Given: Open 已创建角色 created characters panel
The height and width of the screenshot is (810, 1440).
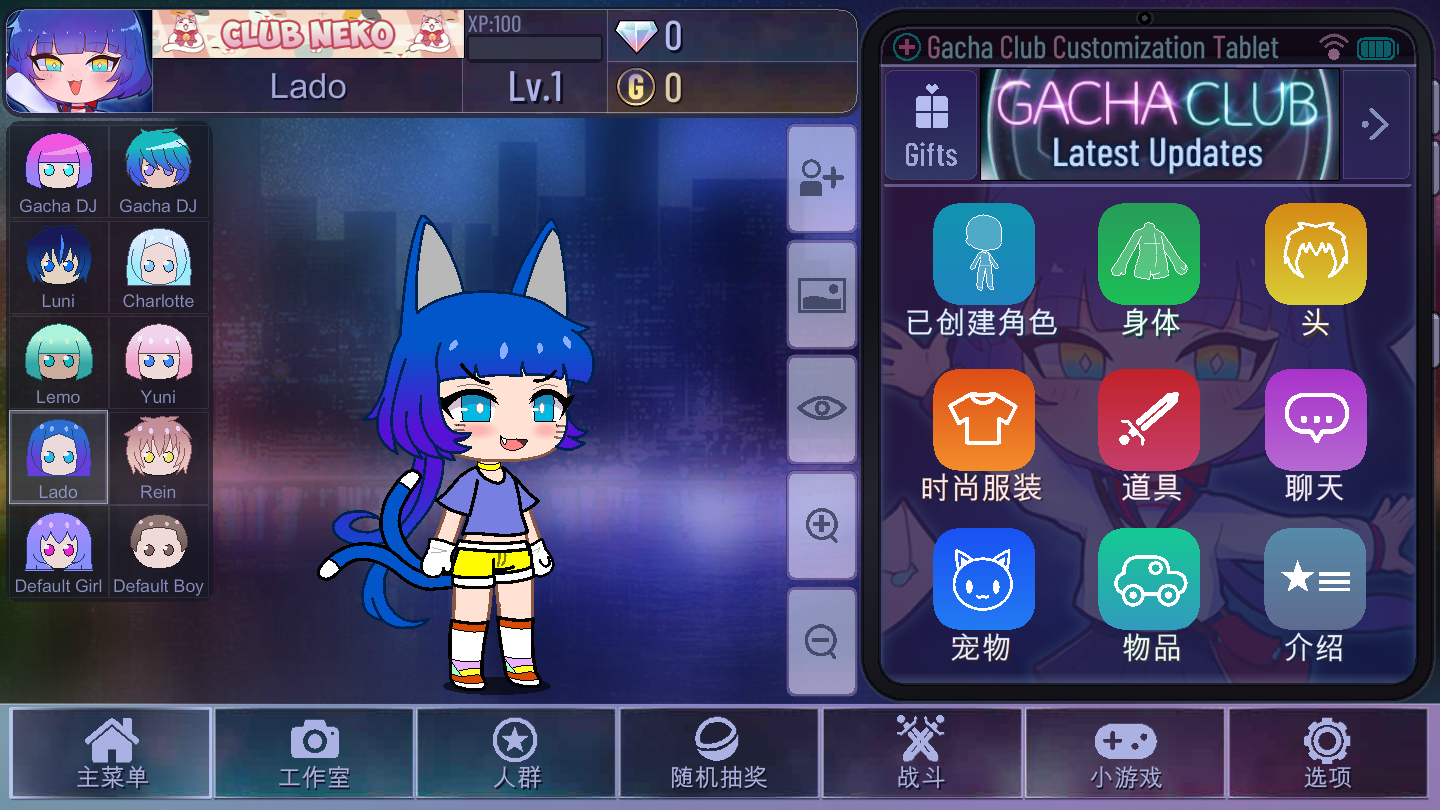Looking at the screenshot, I should (x=983, y=253).
